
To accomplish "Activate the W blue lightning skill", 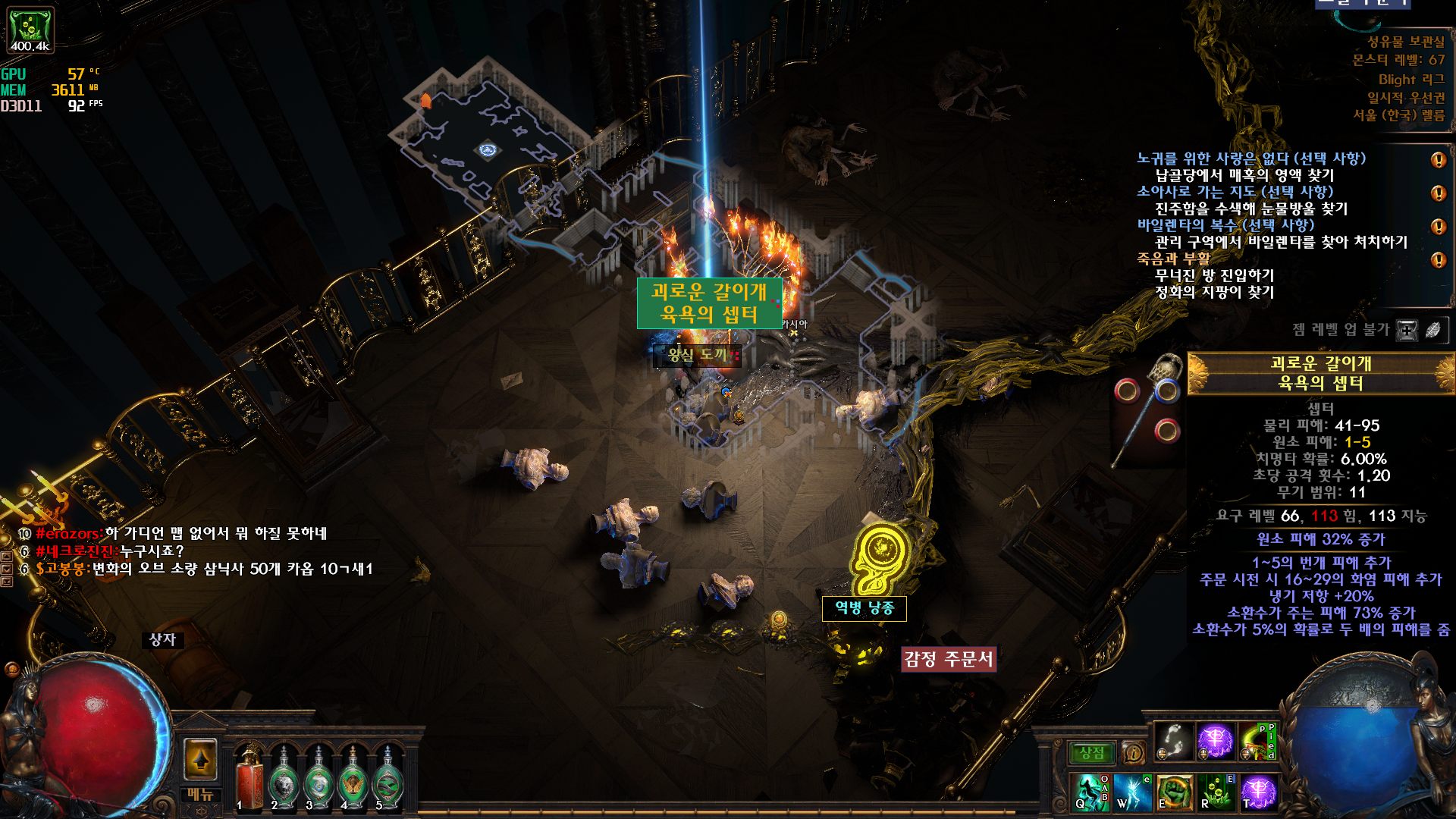I will click(1132, 792).
